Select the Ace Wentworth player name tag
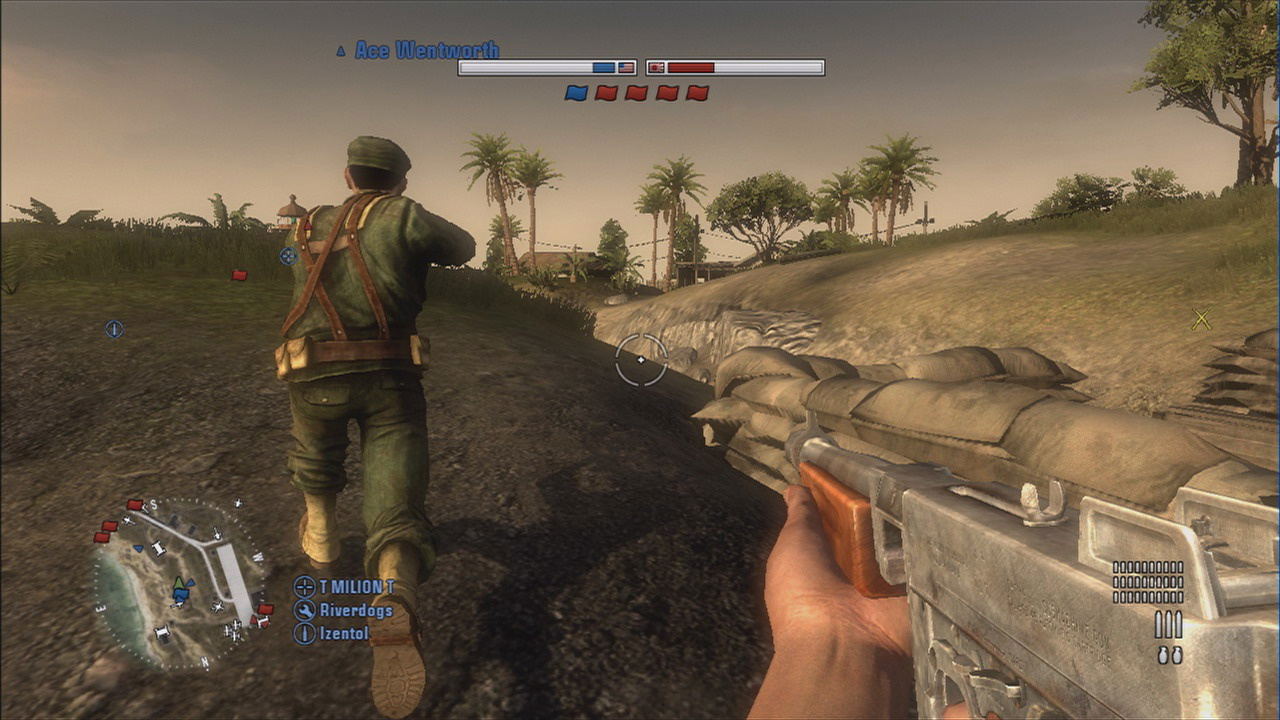The image size is (1280, 720). pyautogui.click(x=426, y=50)
